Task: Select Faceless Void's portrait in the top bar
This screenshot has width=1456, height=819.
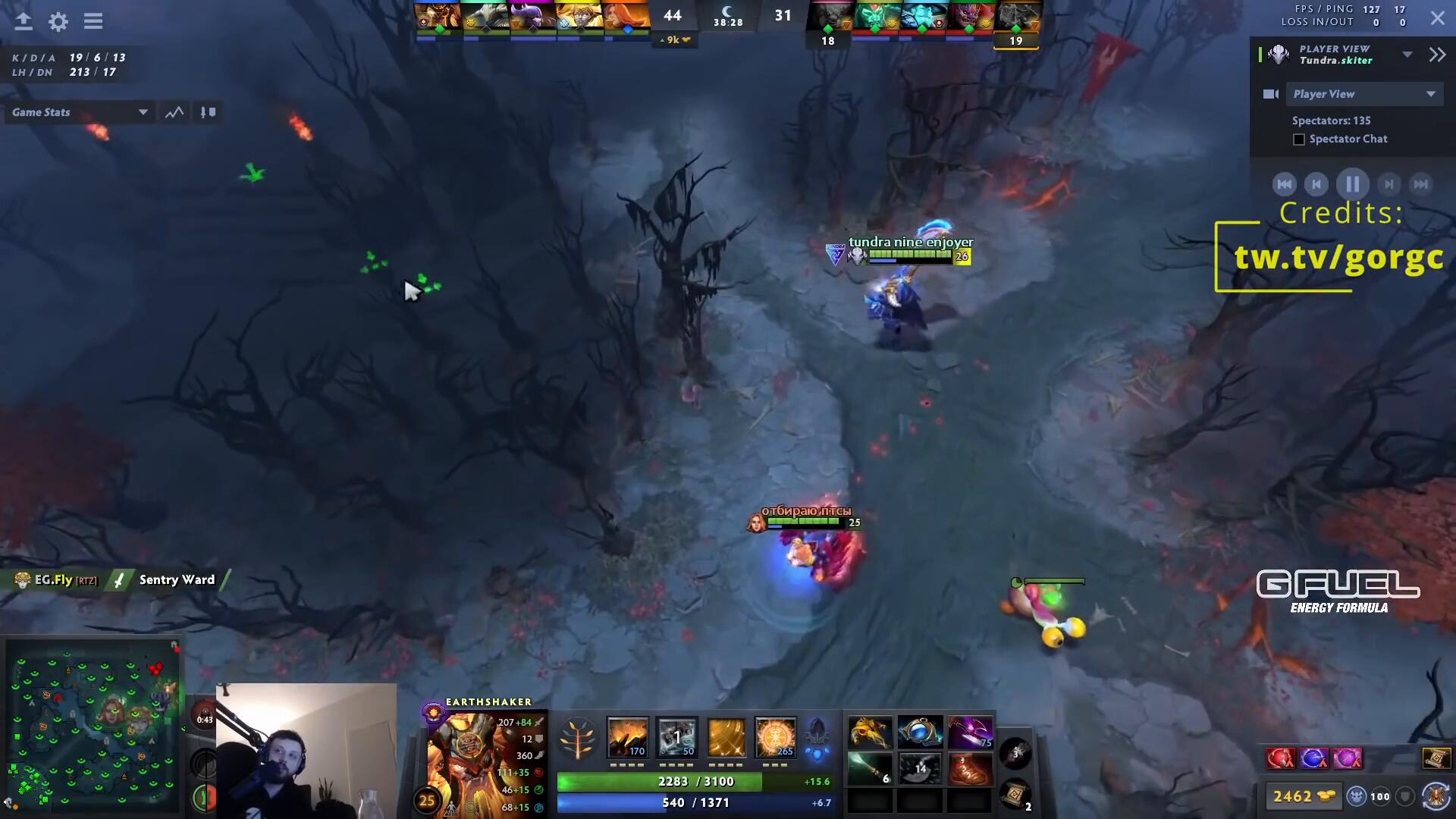Action: tap(532, 16)
